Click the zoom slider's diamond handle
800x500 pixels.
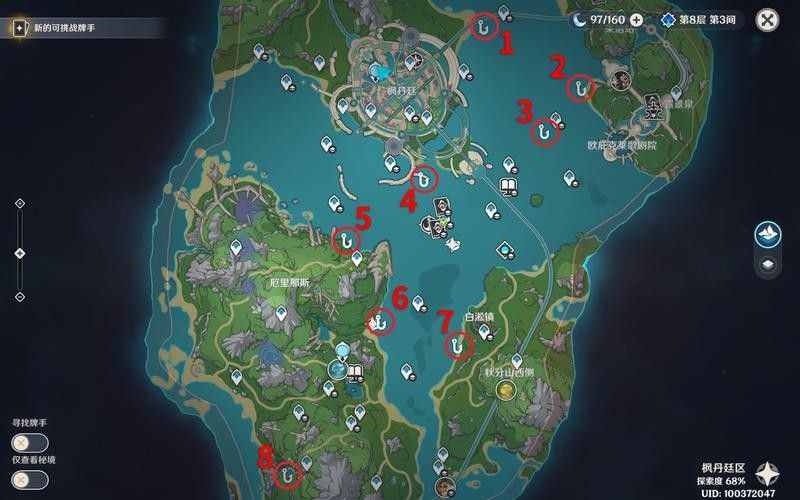point(20,252)
